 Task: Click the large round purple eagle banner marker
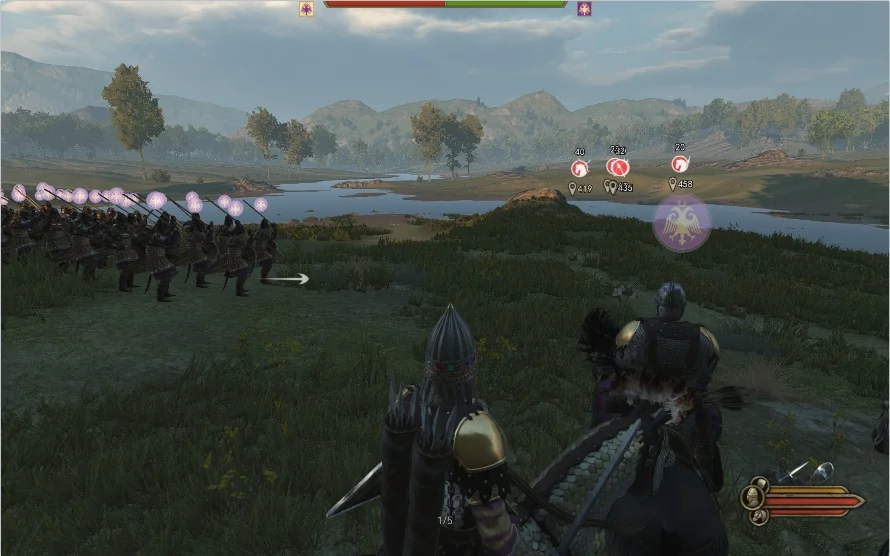click(x=682, y=223)
